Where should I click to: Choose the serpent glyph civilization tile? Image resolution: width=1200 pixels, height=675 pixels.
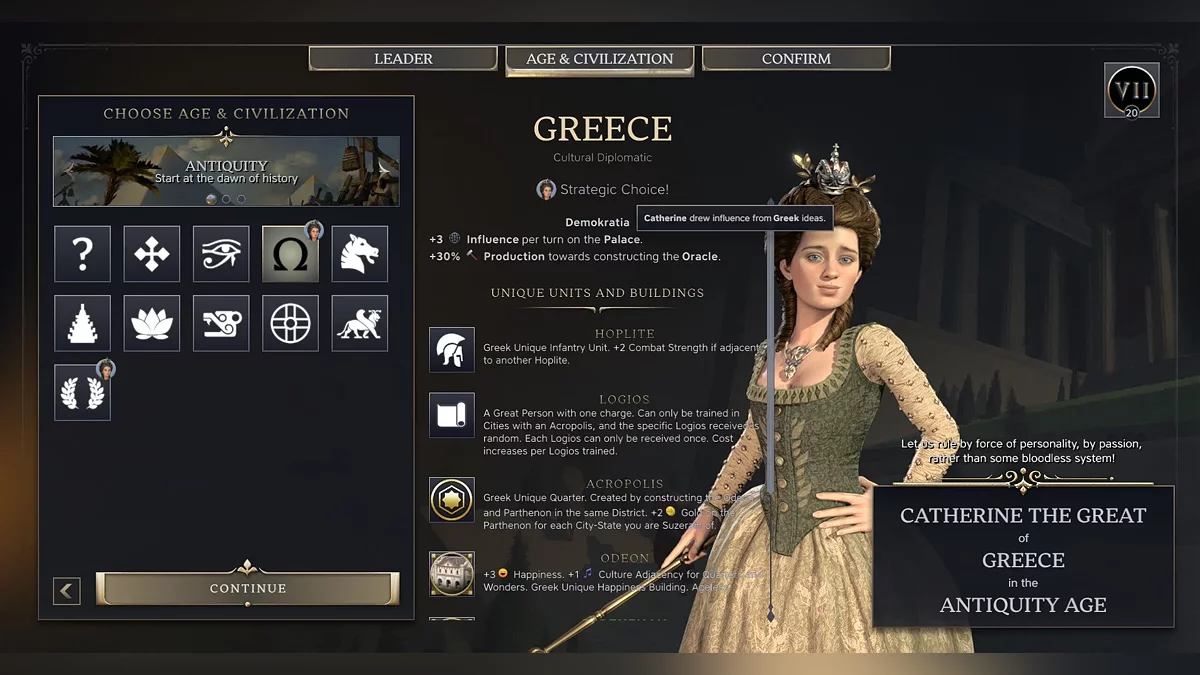[221, 323]
